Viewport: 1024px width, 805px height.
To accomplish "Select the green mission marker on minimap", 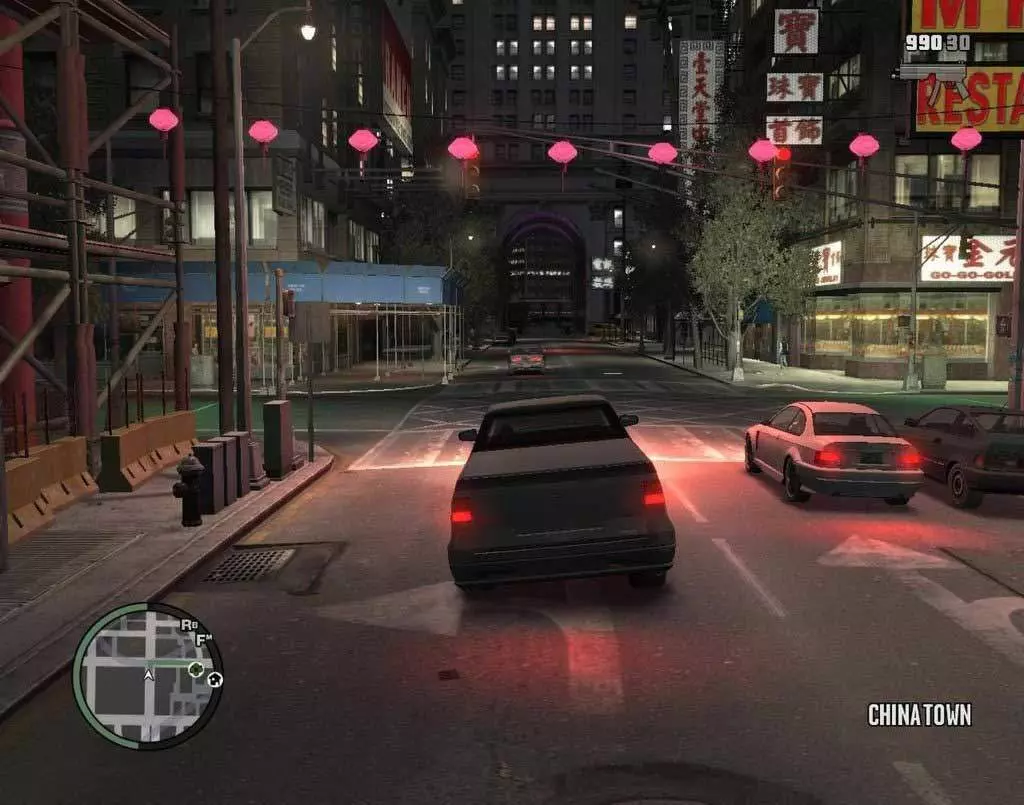I will click(x=196, y=668).
